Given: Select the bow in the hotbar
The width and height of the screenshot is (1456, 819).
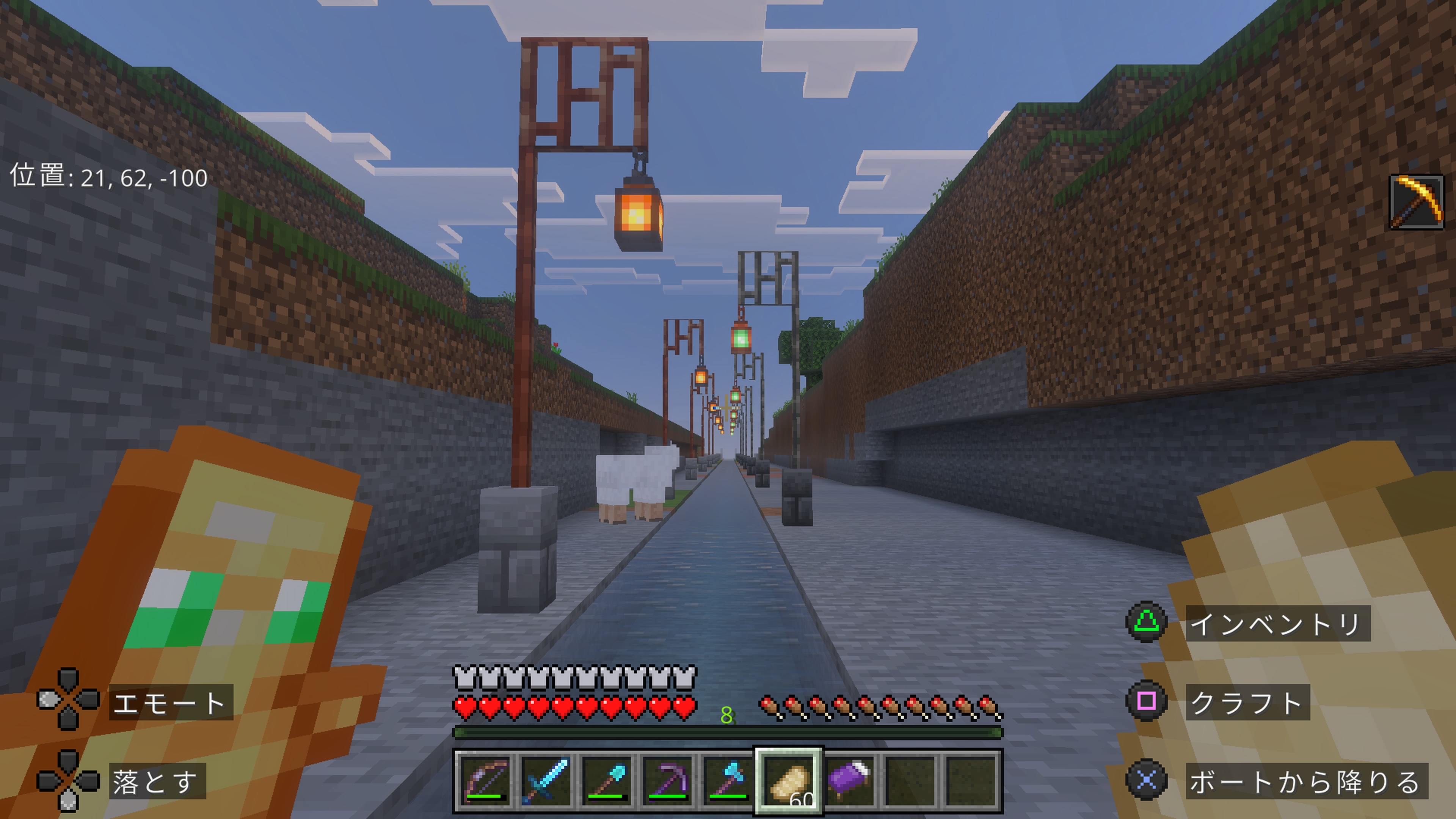Looking at the screenshot, I should [x=485, y=781].
